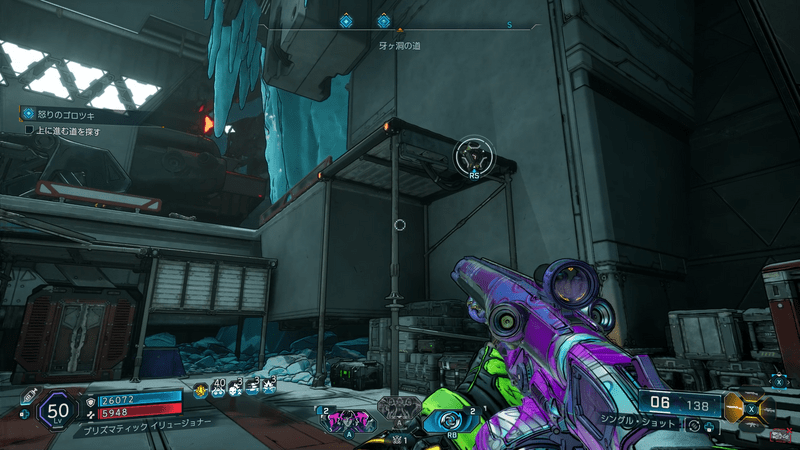Image resolution: width=800 pixels, height=450 pixels.
Task: Click the yellow status effect buff icon
Action: [200, 390]
